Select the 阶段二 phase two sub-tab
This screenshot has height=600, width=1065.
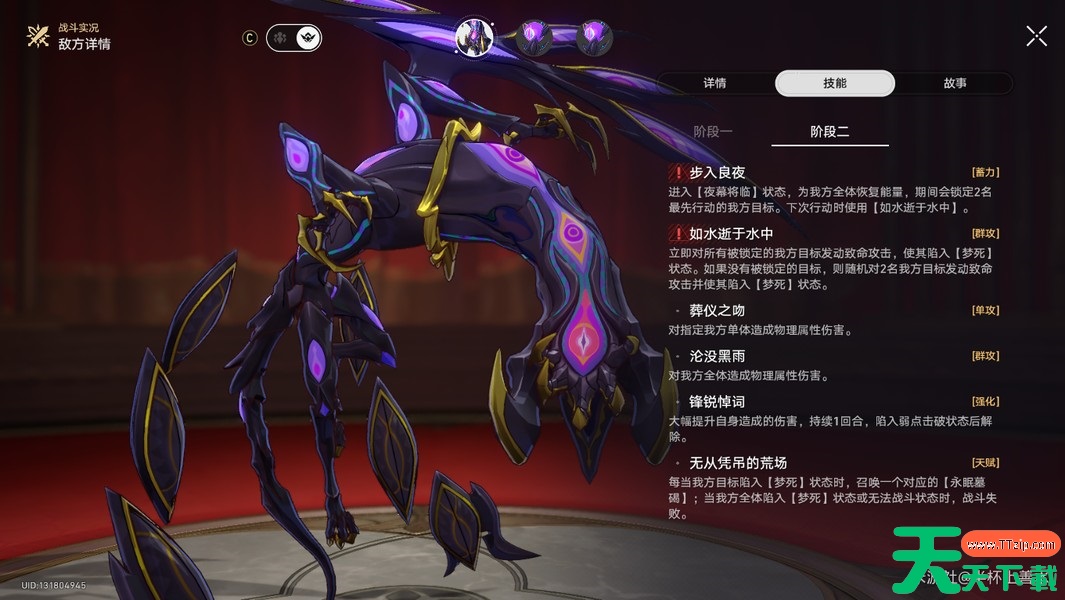click(830, 132)
